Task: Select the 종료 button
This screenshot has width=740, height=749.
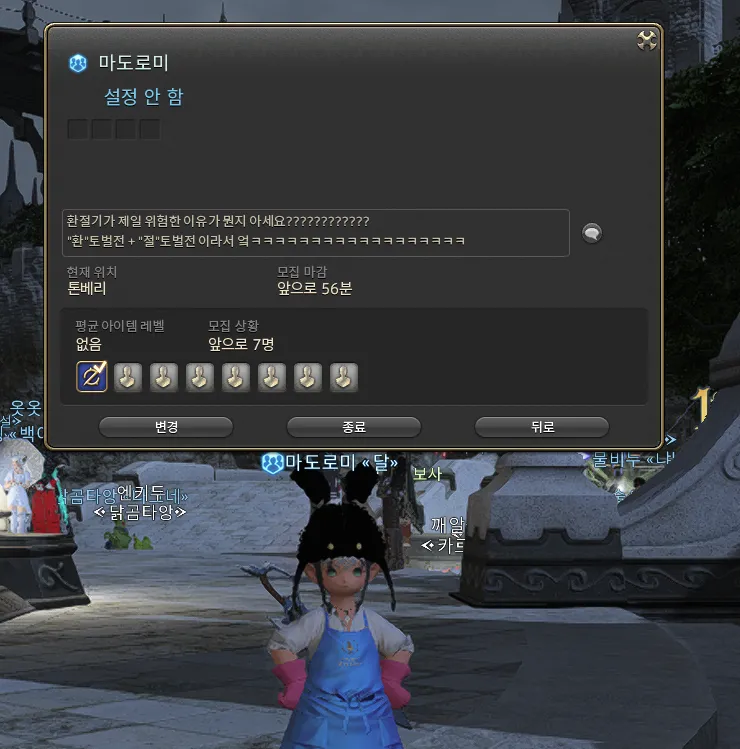Action: (353, 427)
